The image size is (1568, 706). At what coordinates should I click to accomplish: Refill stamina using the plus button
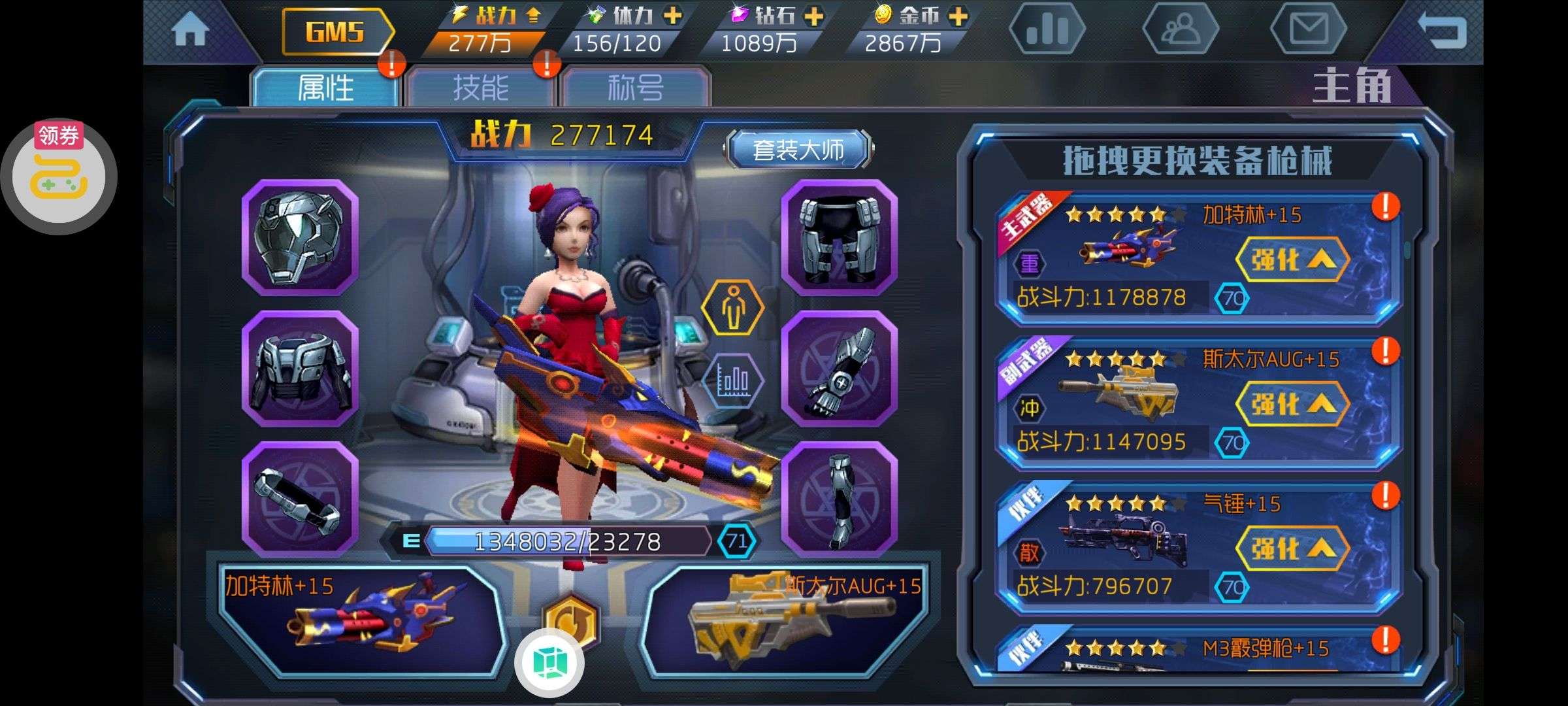(672, 16)
